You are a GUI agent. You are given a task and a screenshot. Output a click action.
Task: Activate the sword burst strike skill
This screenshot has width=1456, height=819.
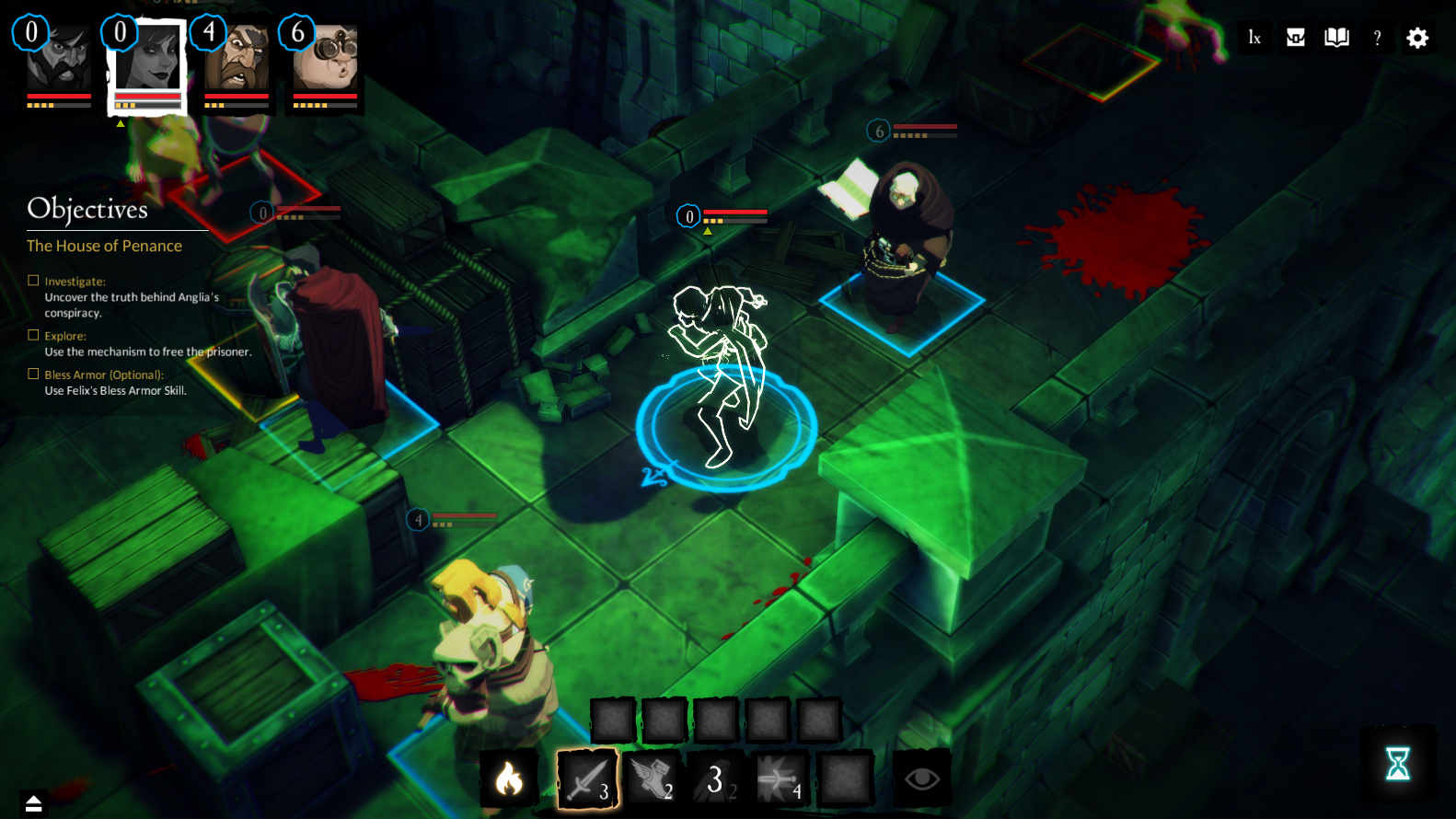click(x=780, y=779)
